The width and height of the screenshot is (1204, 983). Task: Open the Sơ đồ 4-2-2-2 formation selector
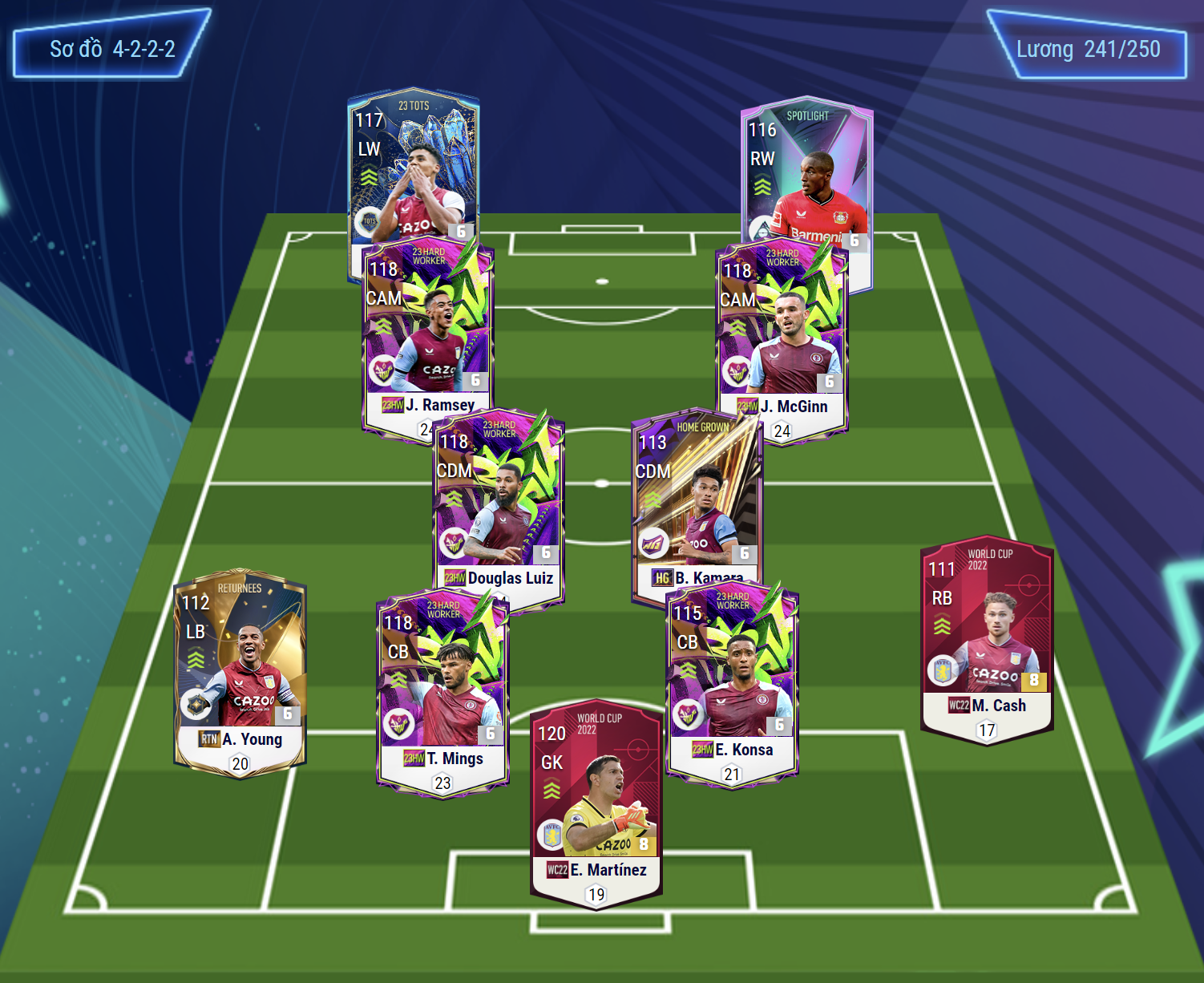(x=111, y=48)
